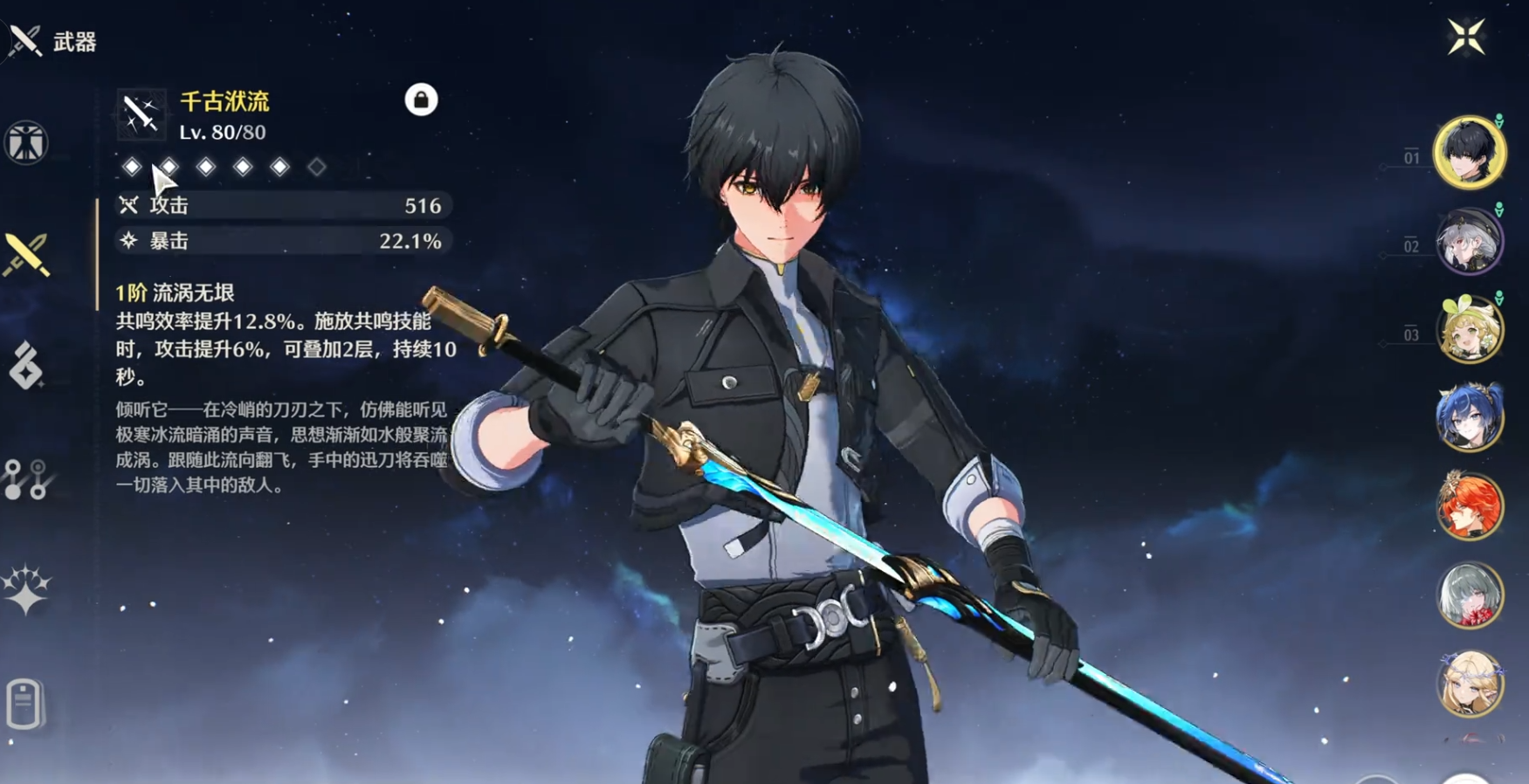Click the weapon icon beside 千古洑流
This screenshot has width=1529, height=784.
click(x=141, y=114)
